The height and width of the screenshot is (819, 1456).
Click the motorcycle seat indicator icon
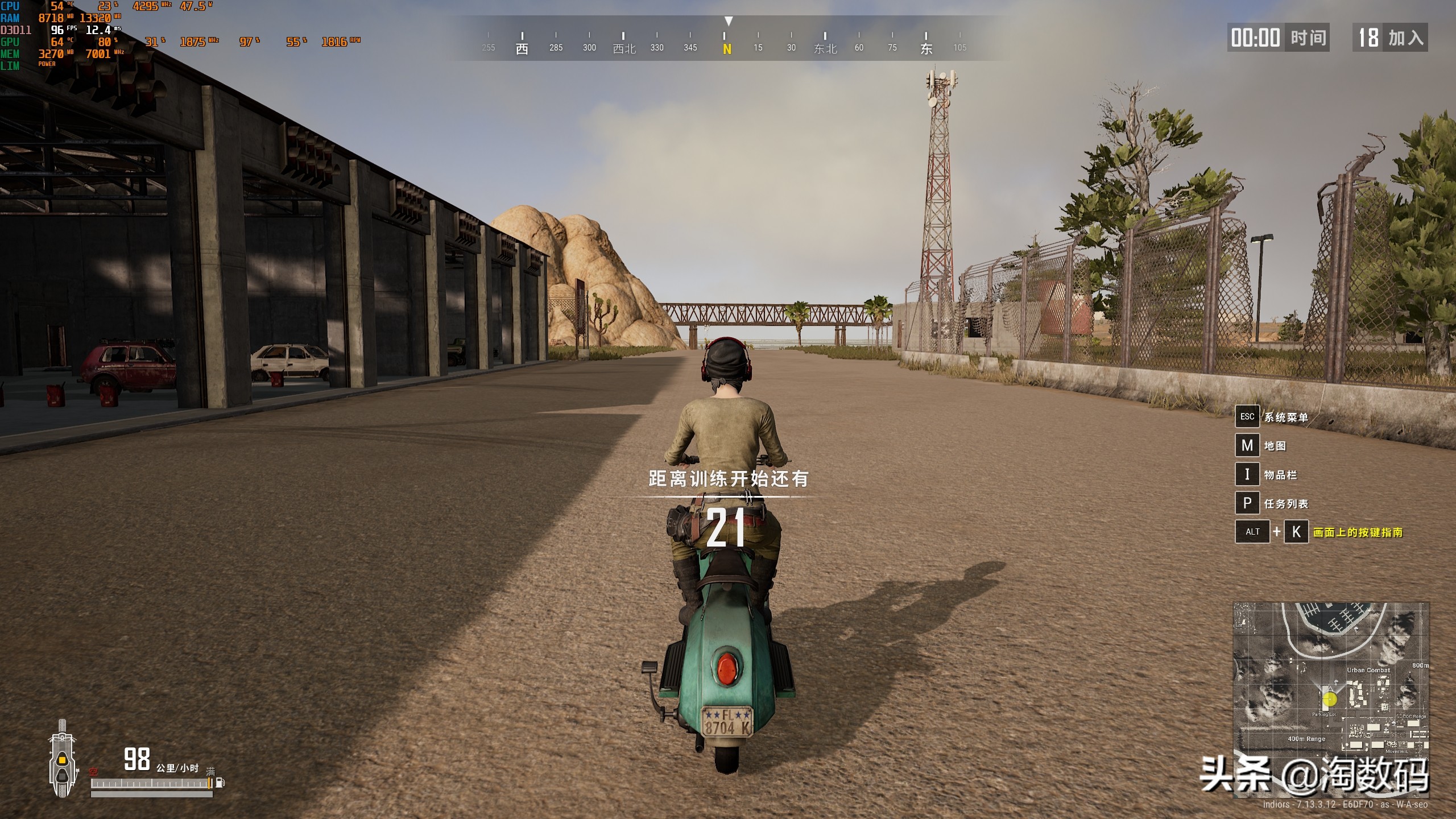pyautogui.click(x=62, y=759)
